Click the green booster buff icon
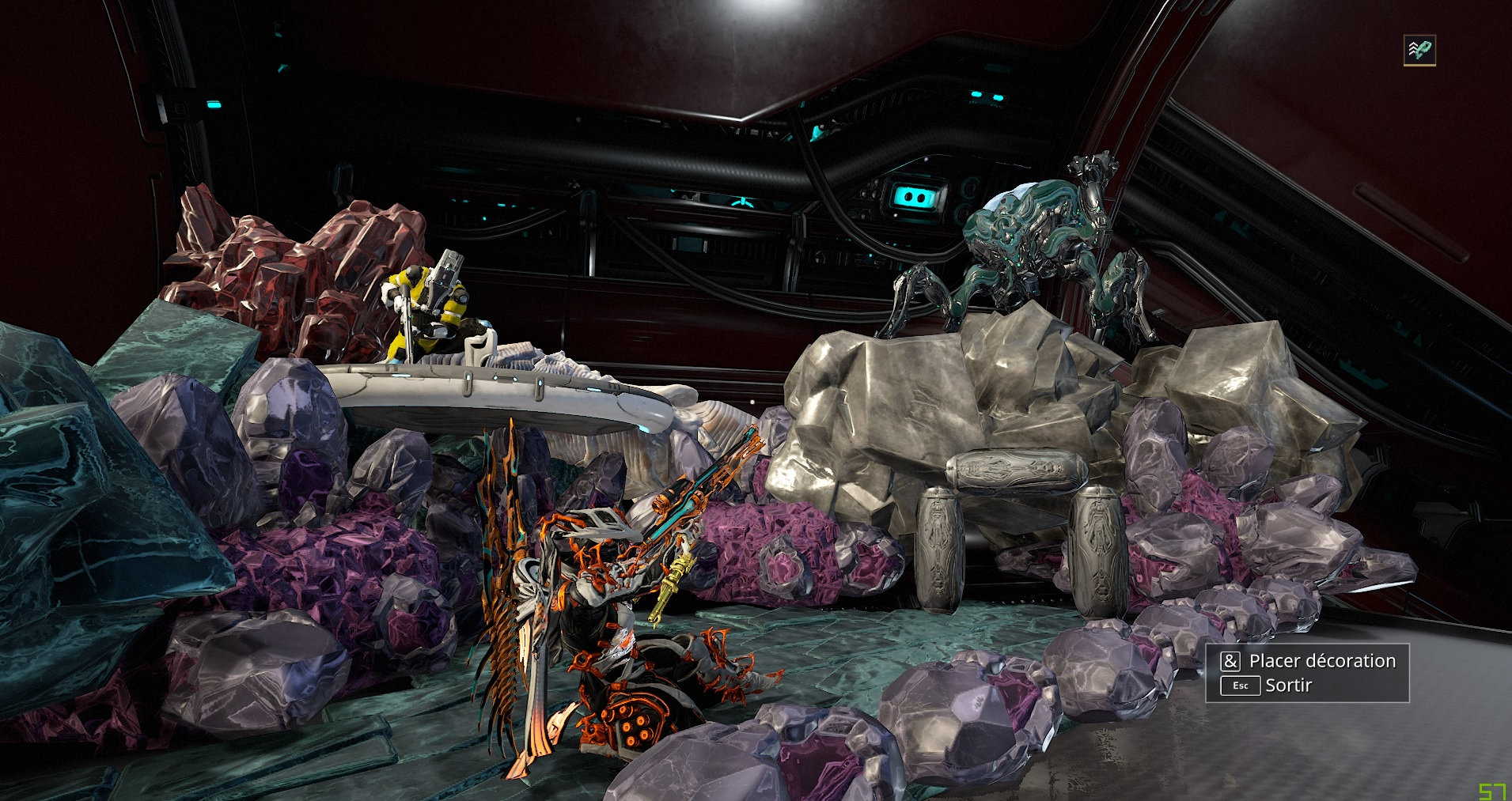1512x801 pixels. pos(1419,51)
